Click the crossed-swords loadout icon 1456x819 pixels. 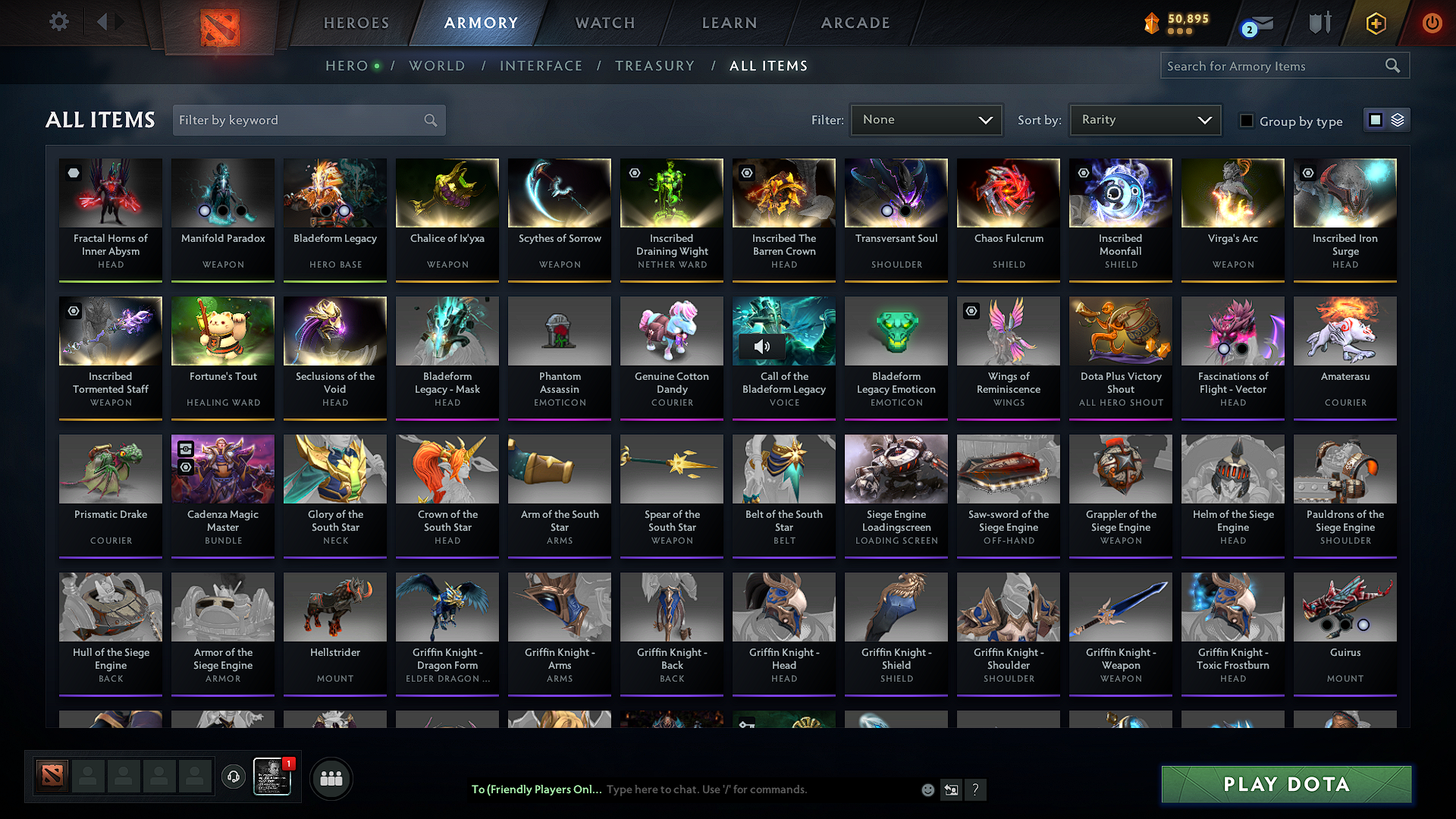(1319, 23)
